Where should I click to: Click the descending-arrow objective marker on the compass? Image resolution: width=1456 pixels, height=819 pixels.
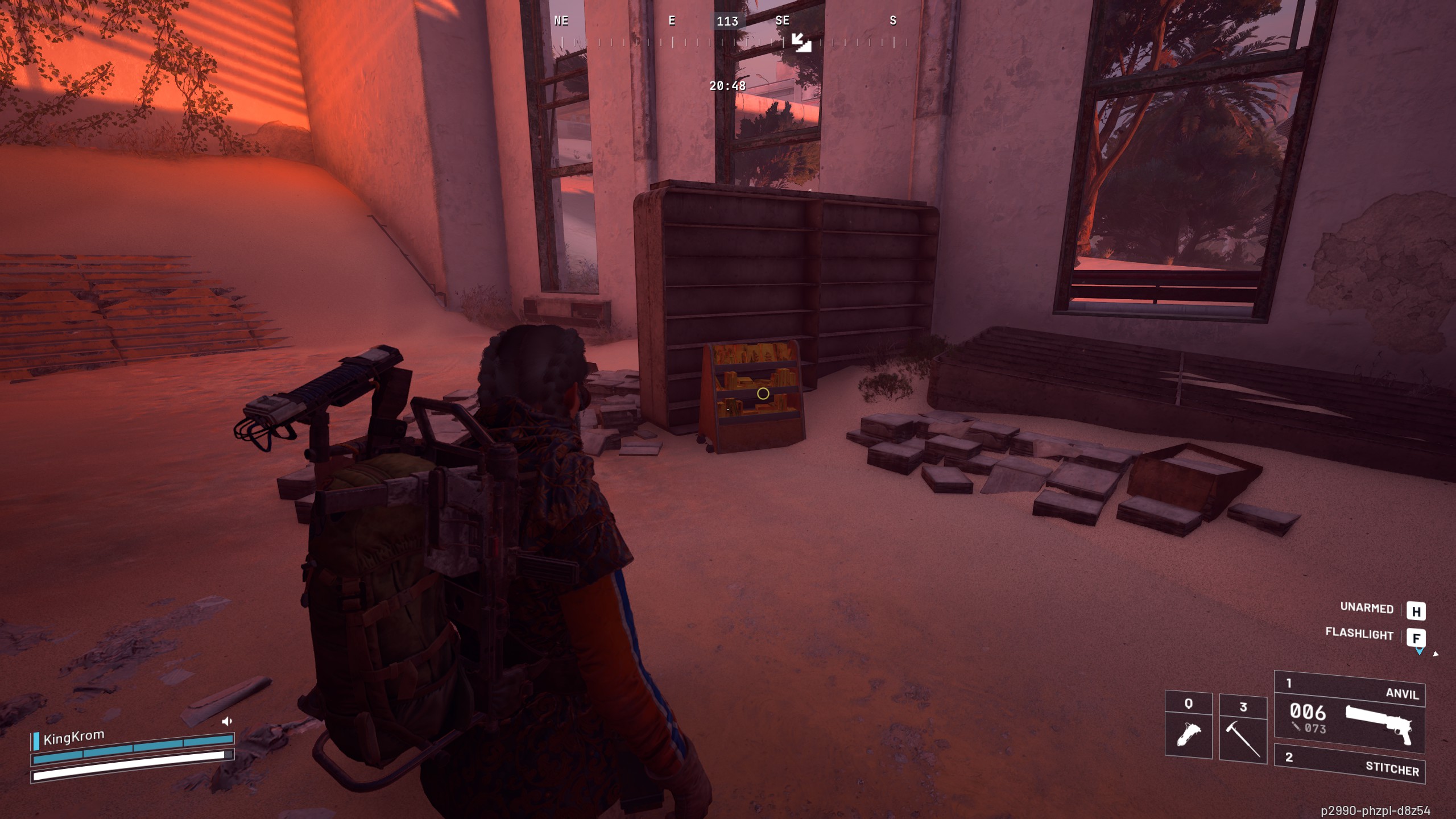801,41
